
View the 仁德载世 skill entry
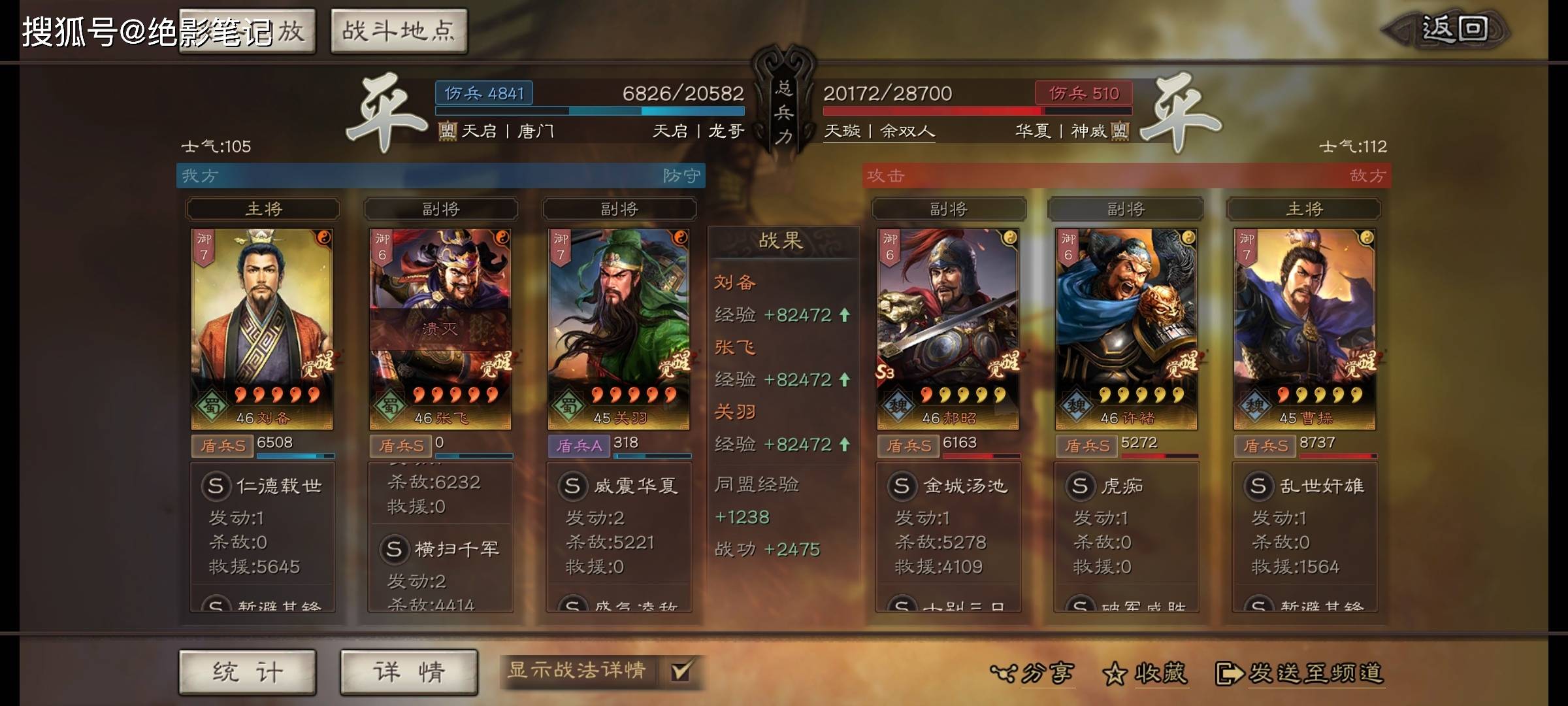tap(263, 486)
